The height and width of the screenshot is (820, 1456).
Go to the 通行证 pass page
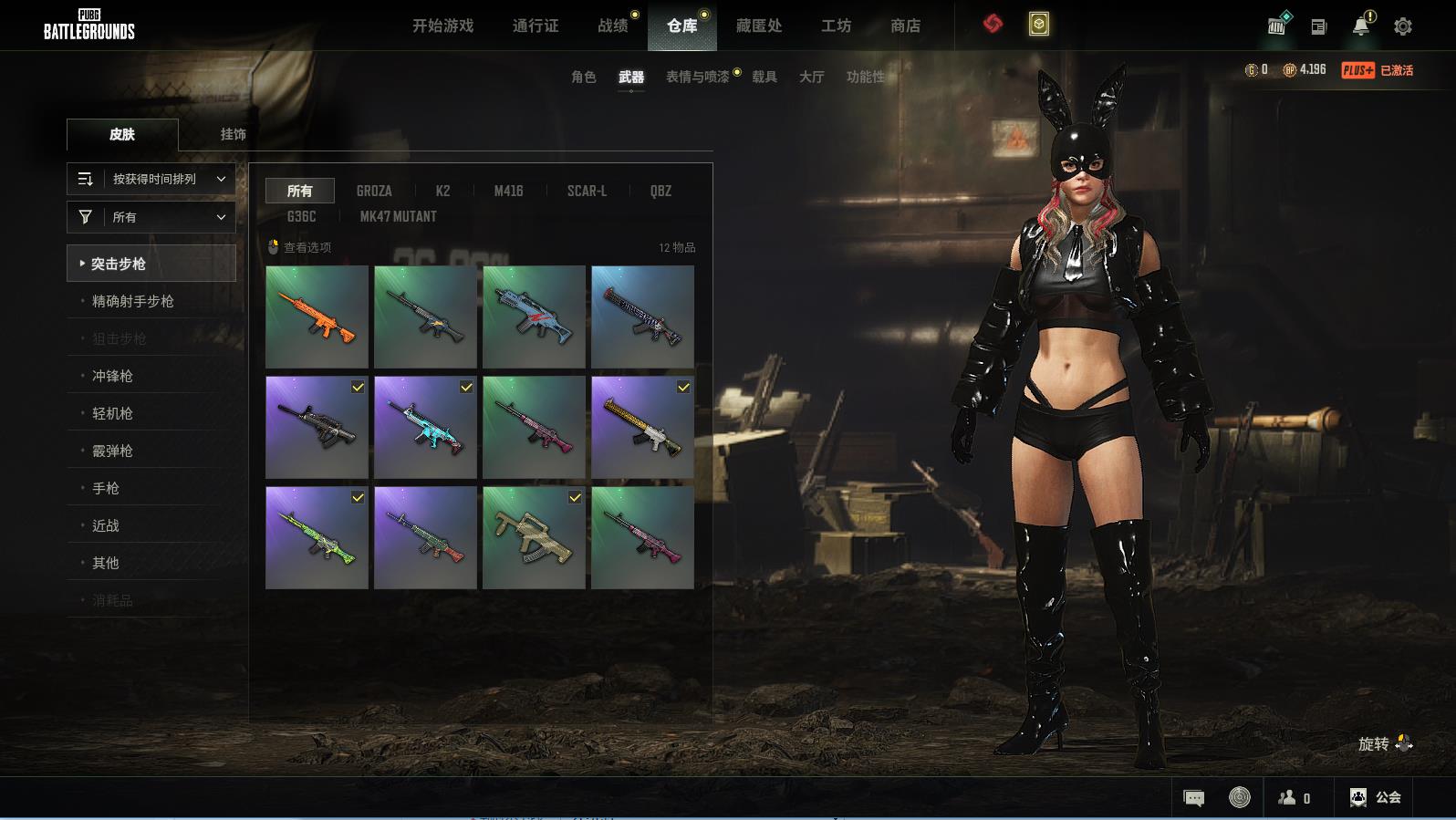pos(536,26)
